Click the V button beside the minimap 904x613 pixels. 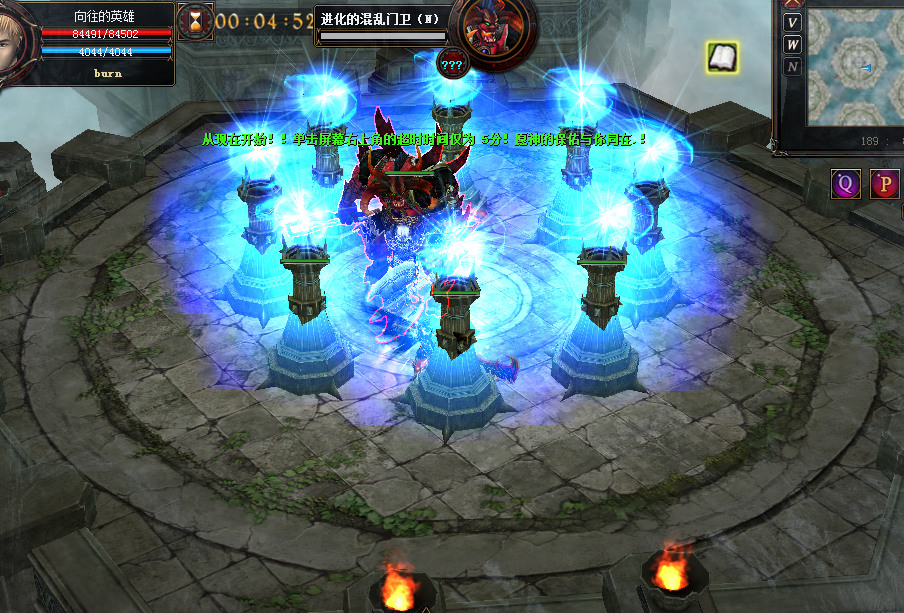(792, 23)
